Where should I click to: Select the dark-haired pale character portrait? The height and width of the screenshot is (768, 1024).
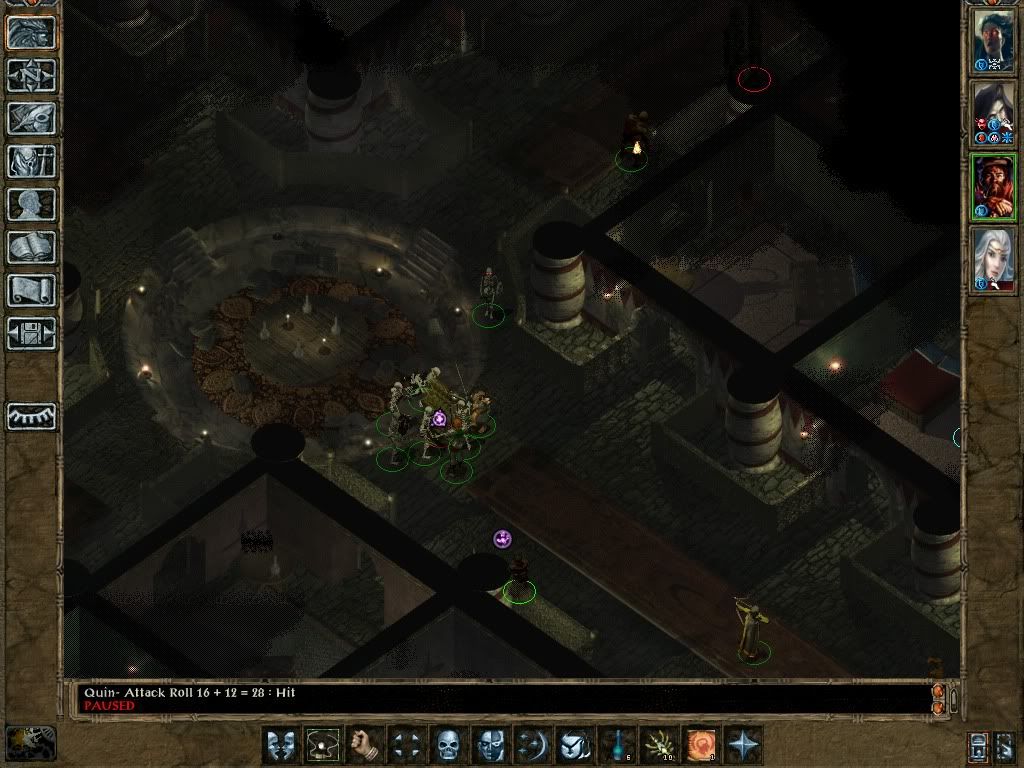994,112
